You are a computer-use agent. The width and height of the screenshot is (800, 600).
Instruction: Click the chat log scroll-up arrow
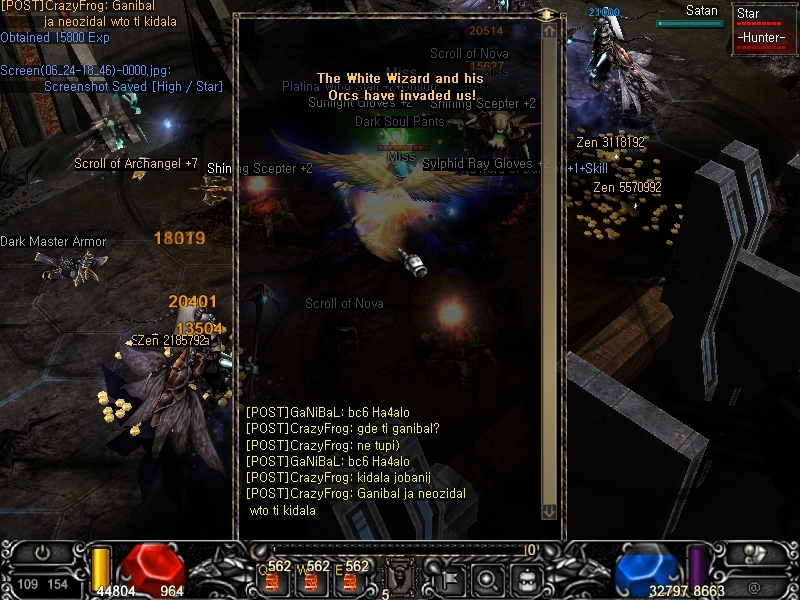pyautogui.click(x=548, y=31)
